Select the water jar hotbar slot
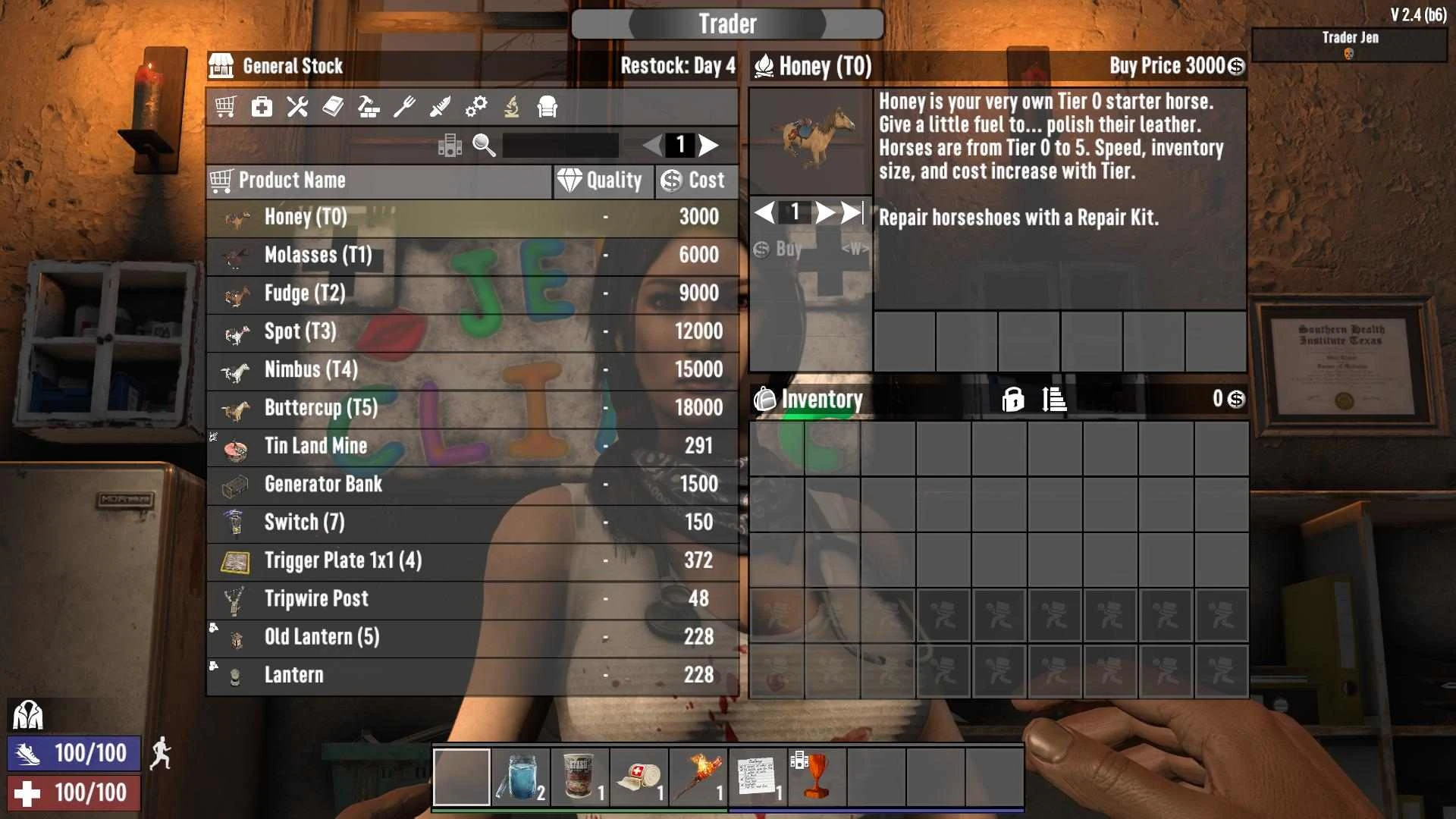 [x=521, y=777]
